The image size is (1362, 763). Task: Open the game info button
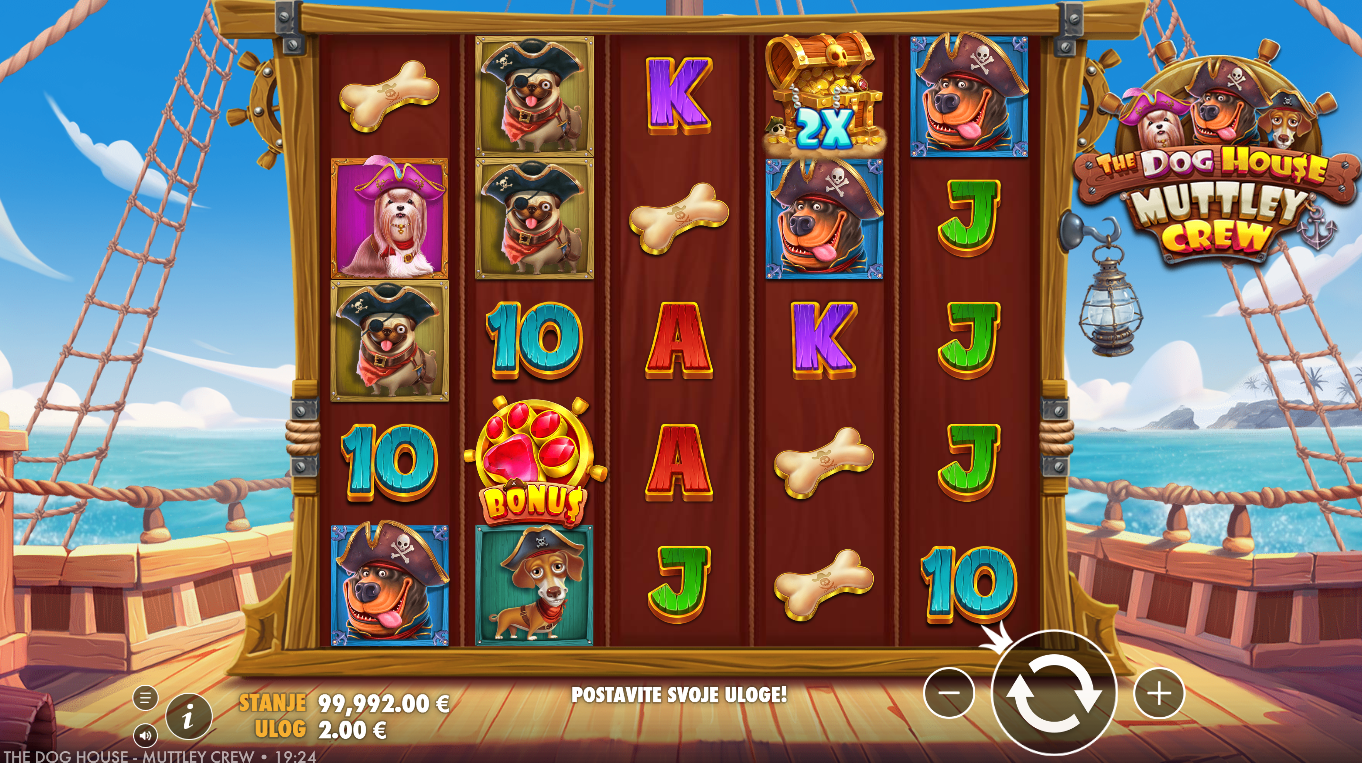189,716
